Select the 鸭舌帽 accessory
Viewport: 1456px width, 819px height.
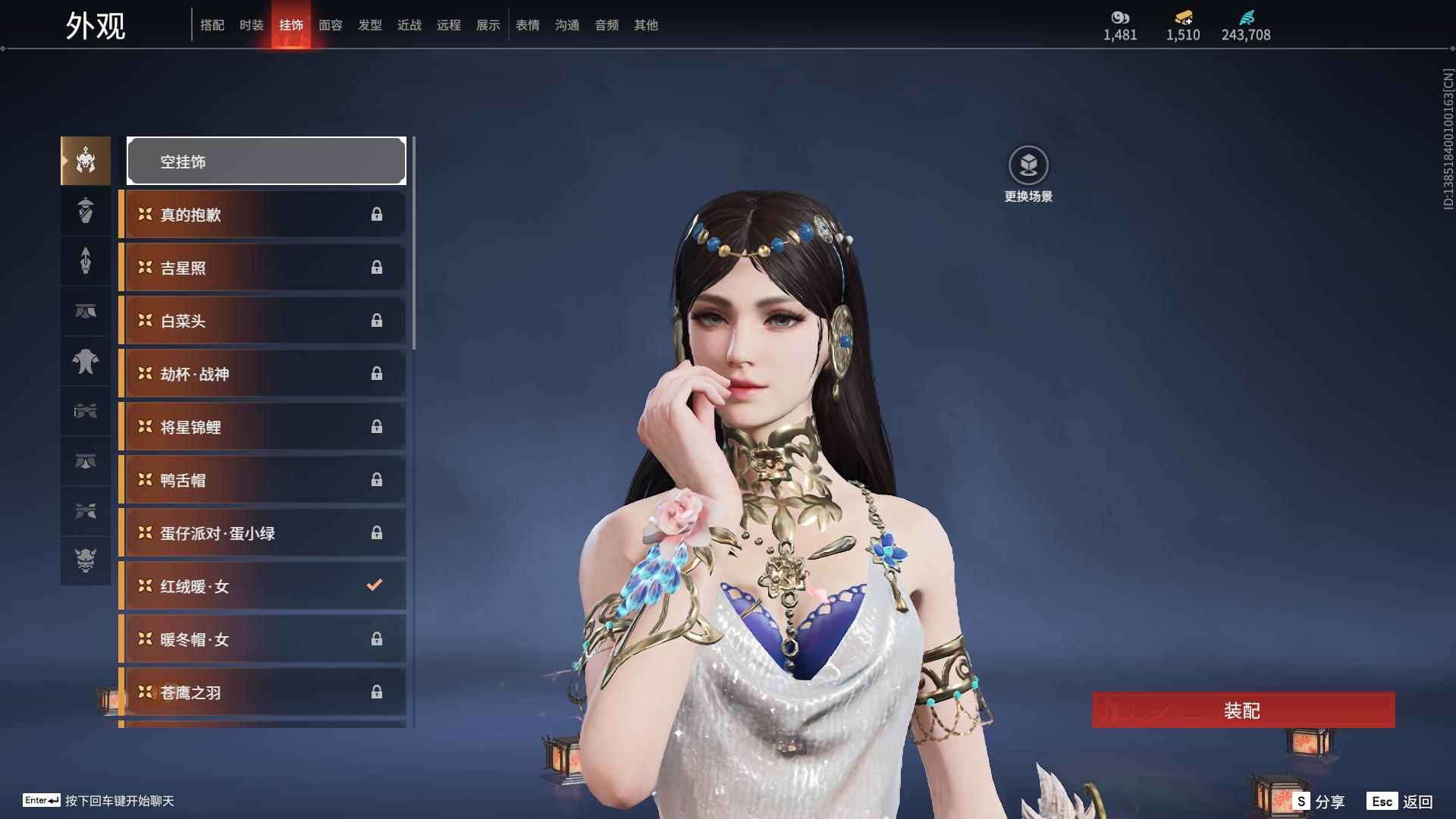(x=262, y=480)
